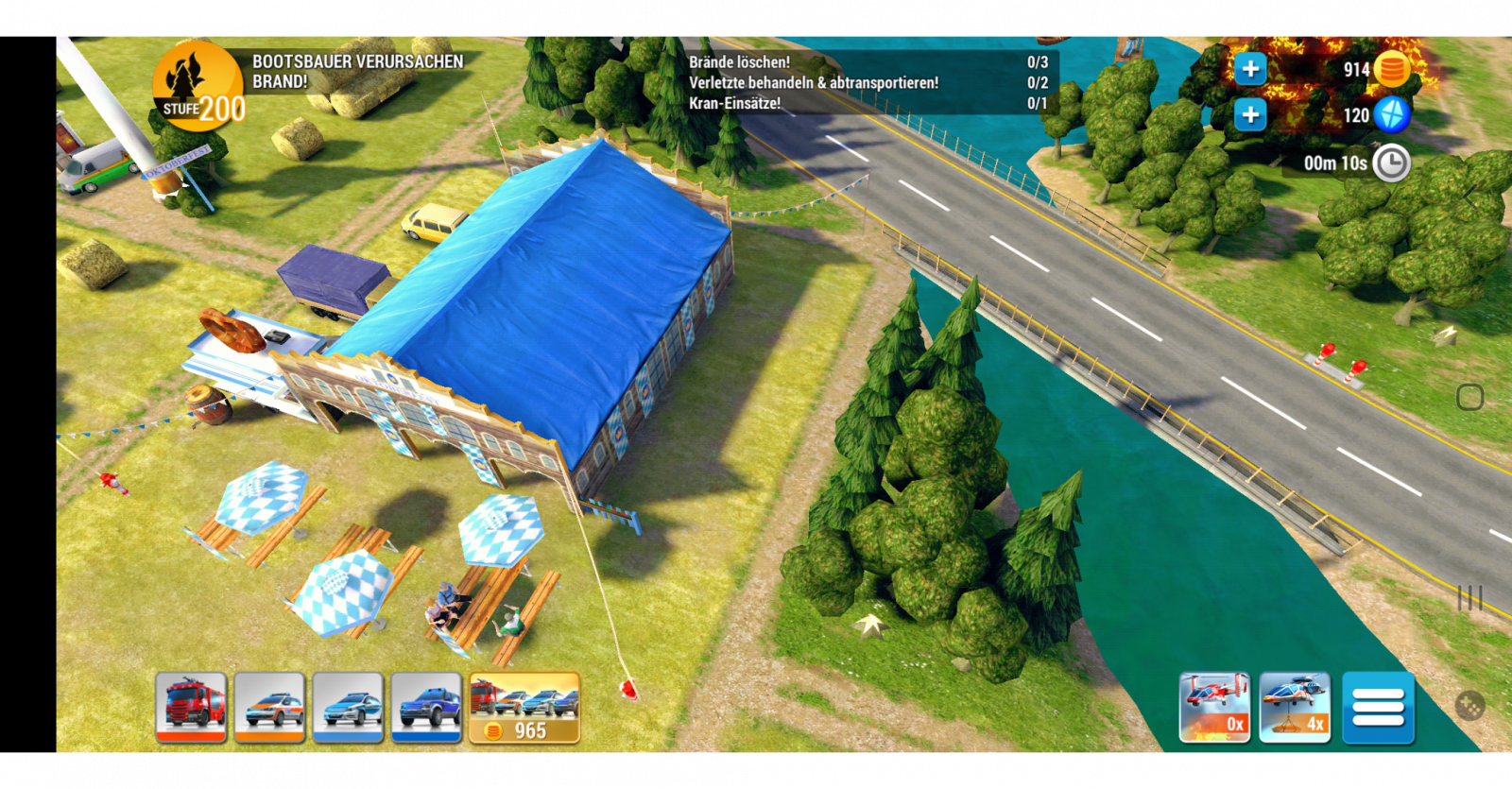
Task: Tap the Stufe 200 level badge
Action: (x=198, y=87)
